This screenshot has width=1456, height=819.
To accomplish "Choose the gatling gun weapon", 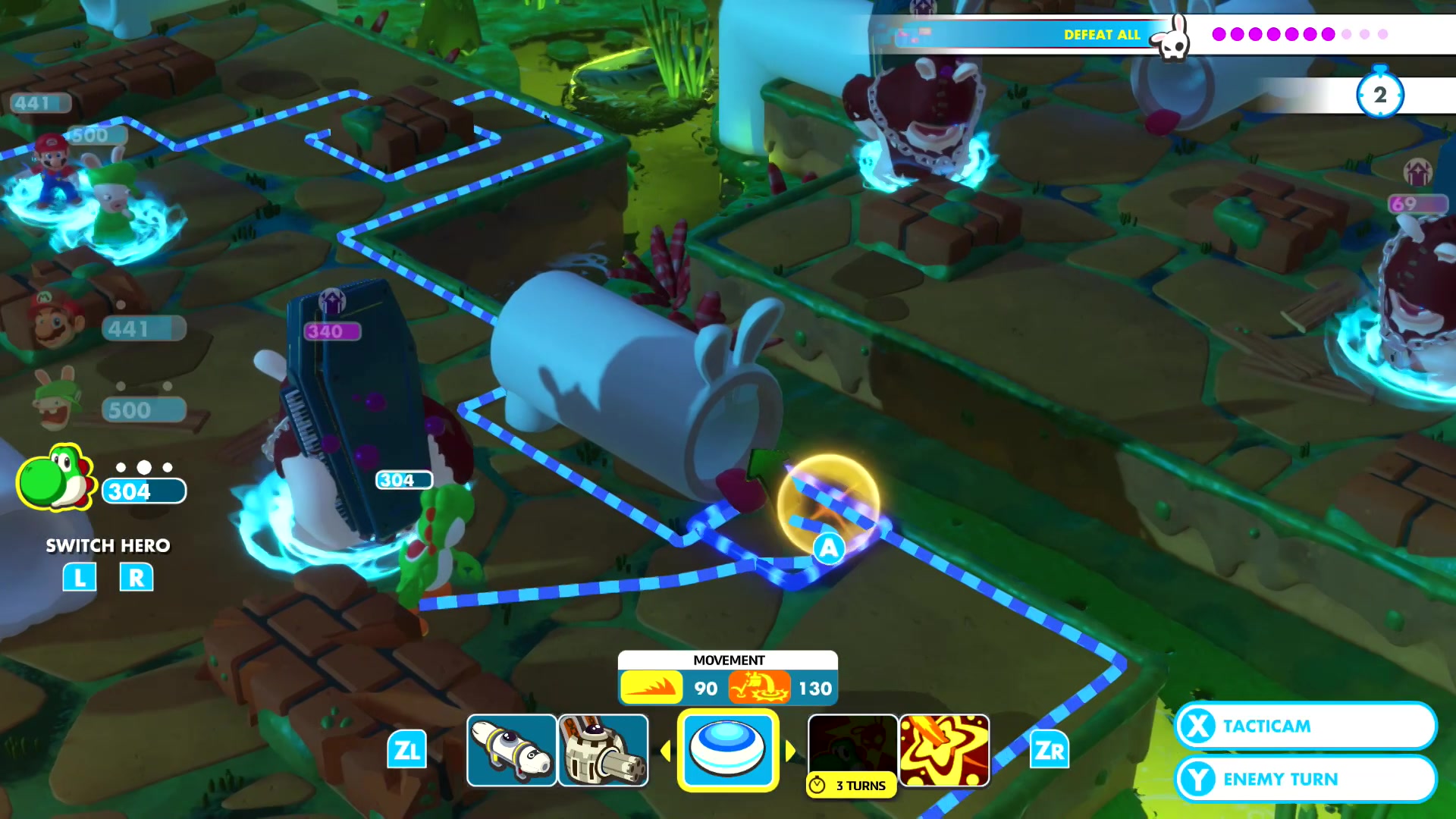I will (603, 750).
